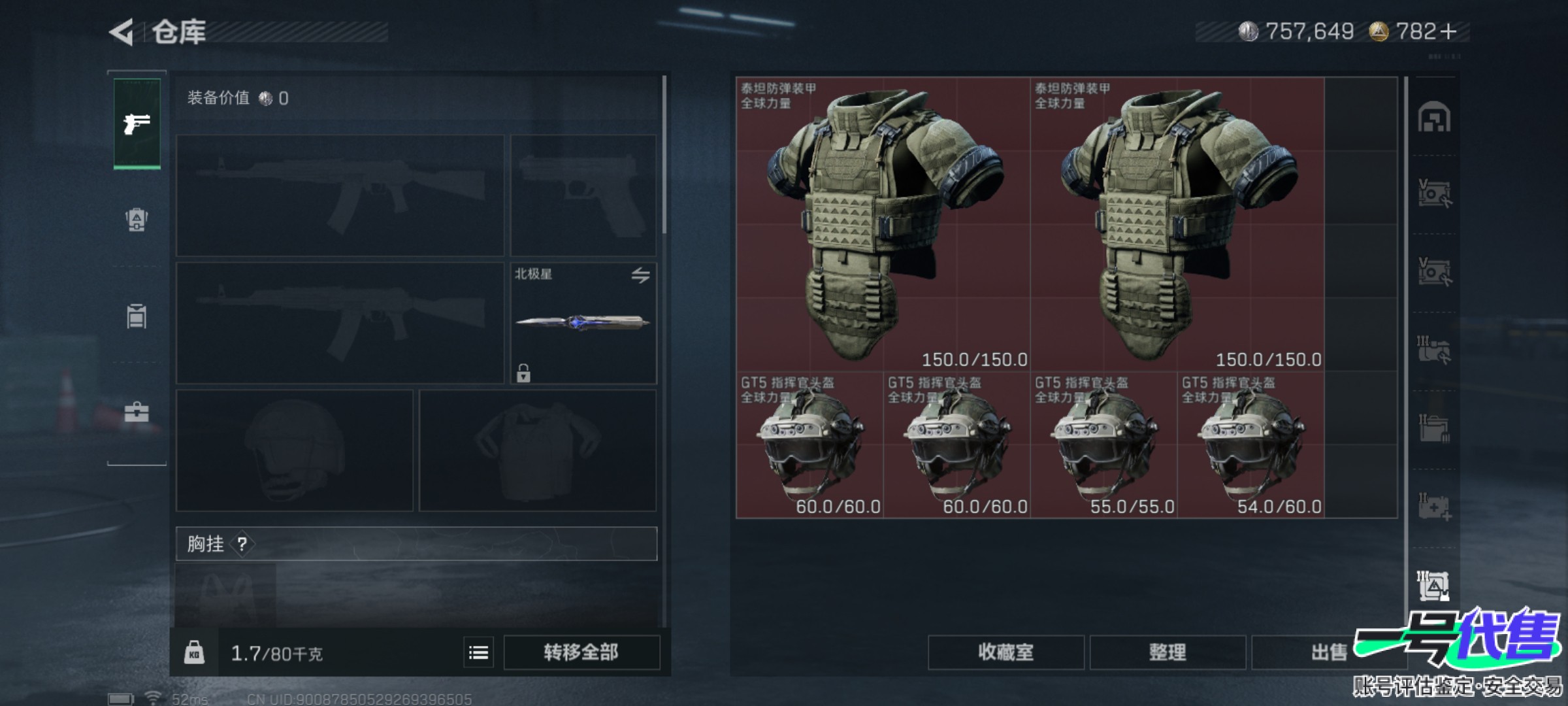The width and height of the screenshot is (1568, 706).
Task: Open the 收藏室 collection room
Action: click(x=1005, y=652)
